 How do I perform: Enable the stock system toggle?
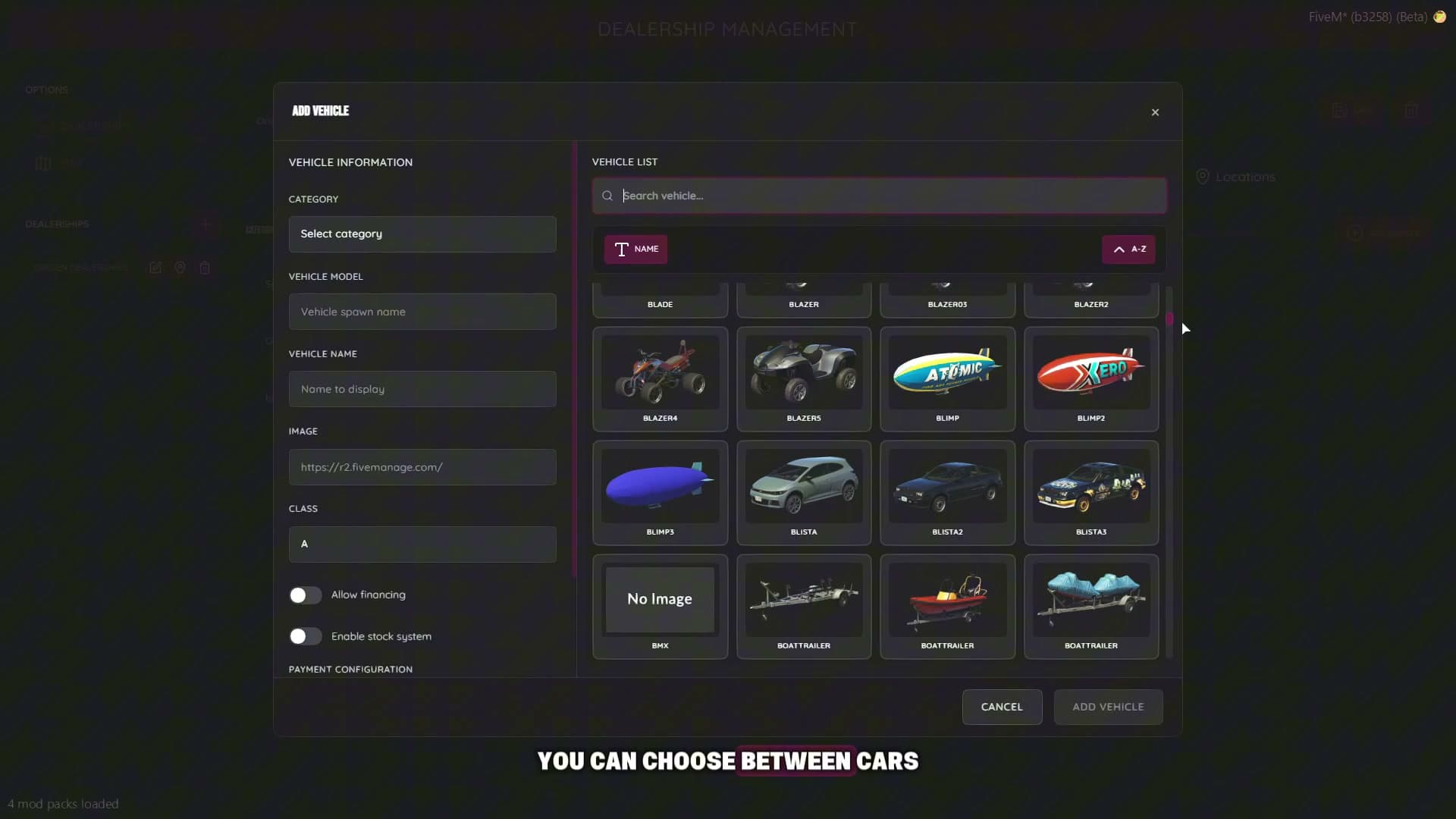[305, 636]
